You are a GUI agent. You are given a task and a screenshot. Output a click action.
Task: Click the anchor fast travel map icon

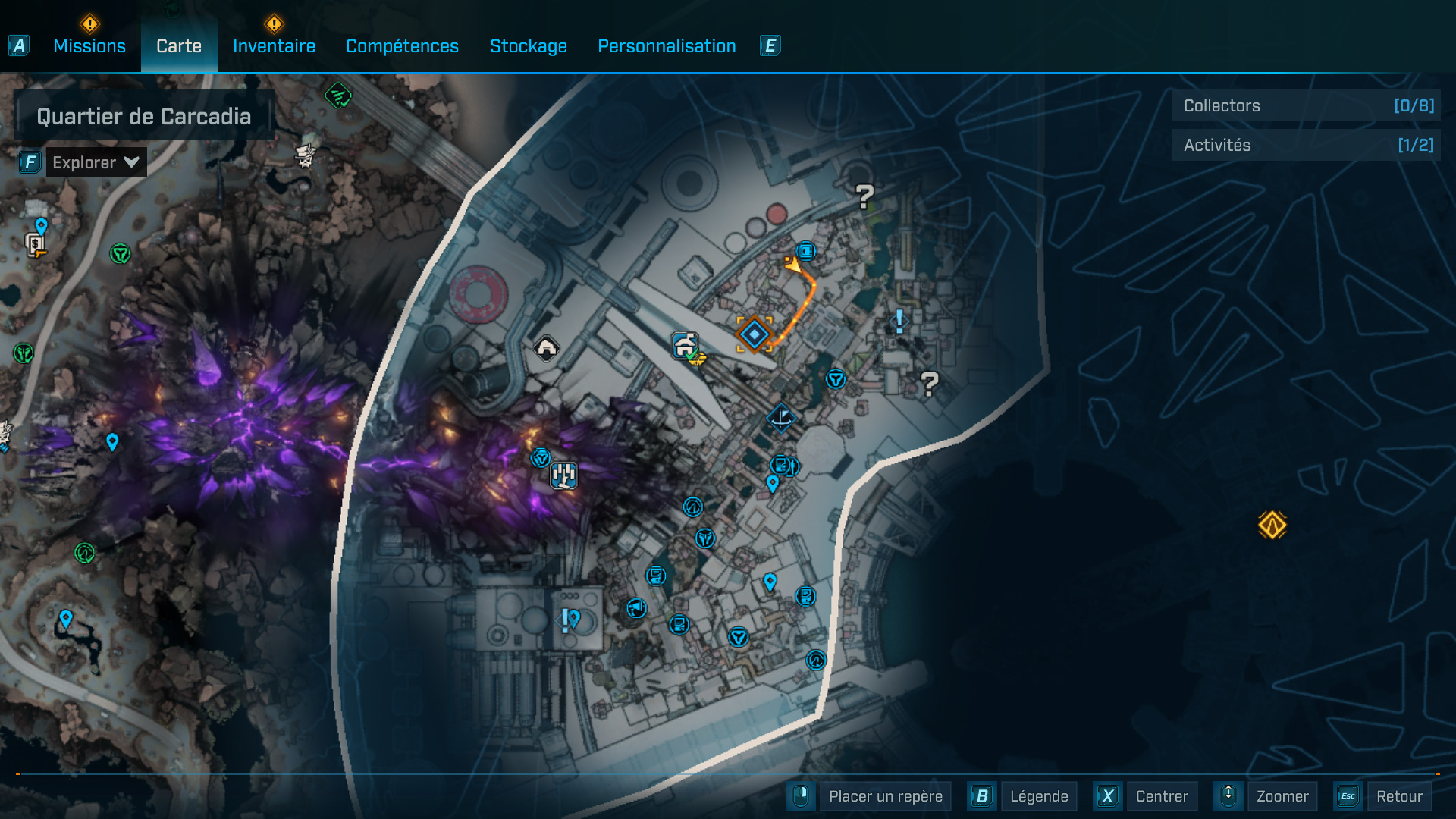[x=780, y=419]
